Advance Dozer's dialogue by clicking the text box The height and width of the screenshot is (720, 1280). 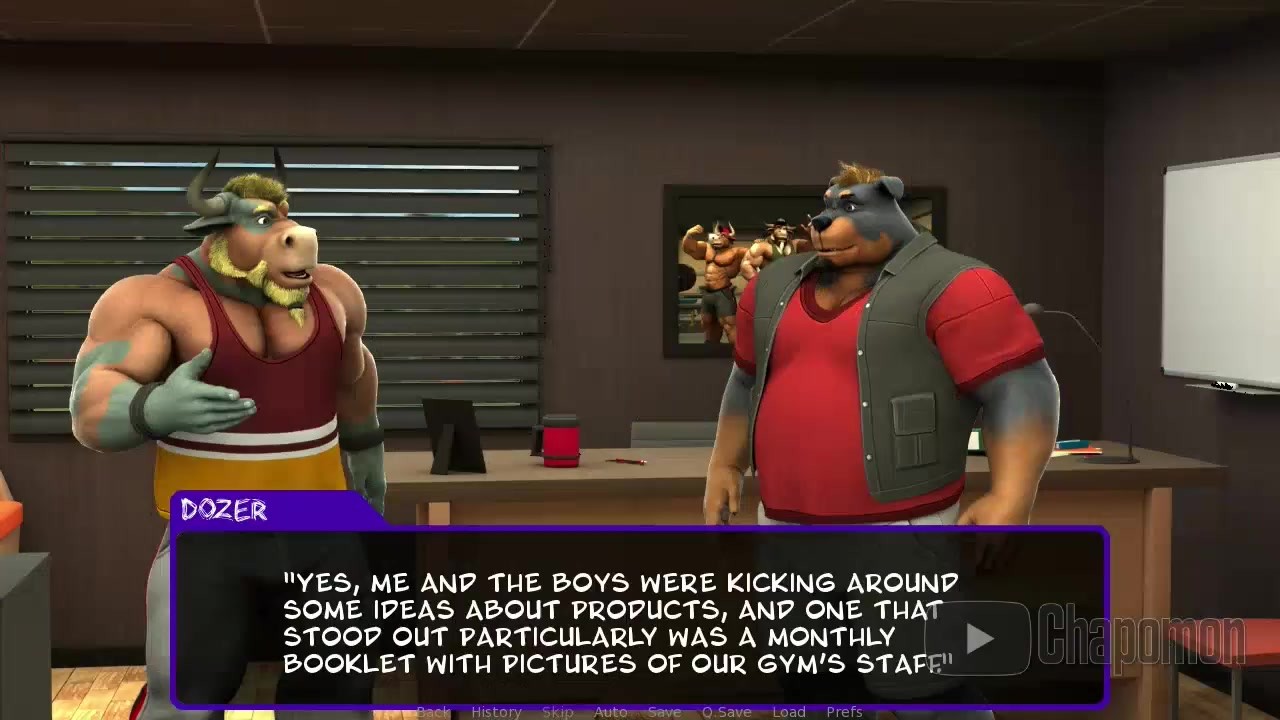620,620
